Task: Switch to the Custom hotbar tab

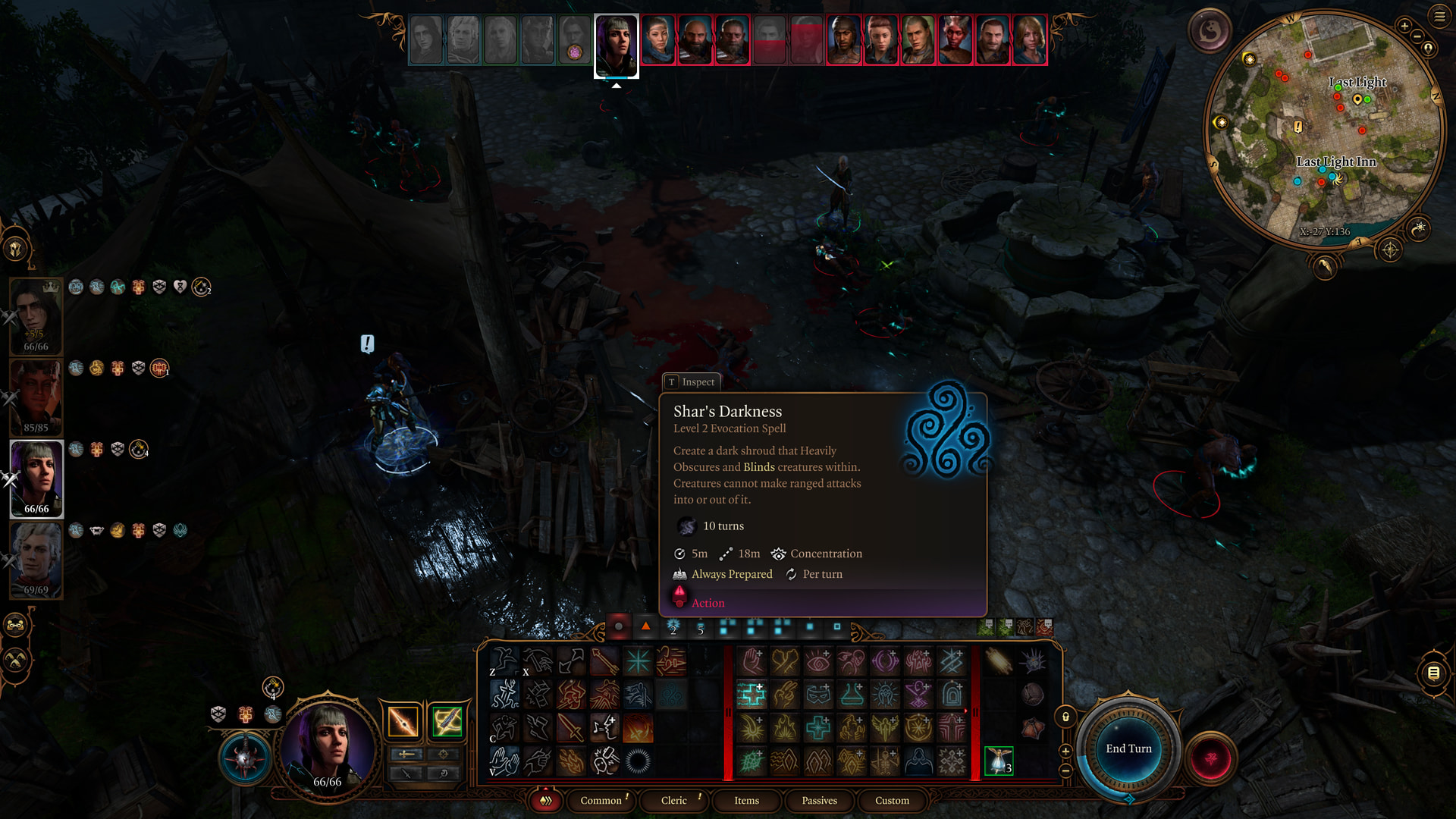Action: [x=892, y=801]
